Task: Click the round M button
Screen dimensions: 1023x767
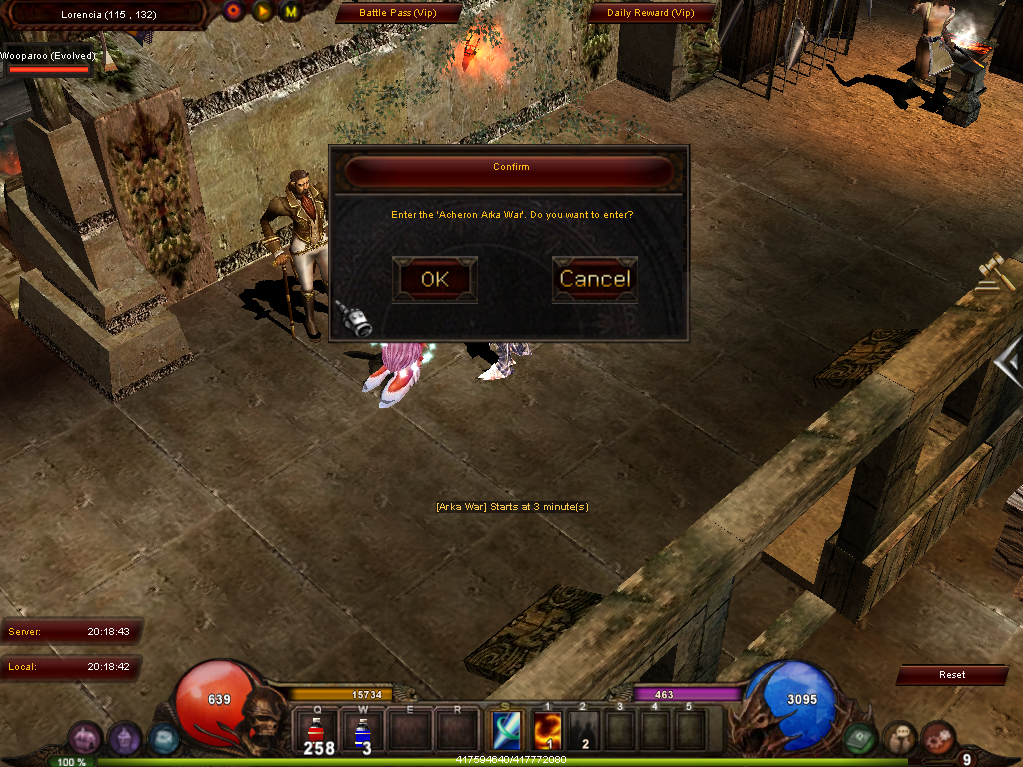Action: pyautogui.click(x=291, y=12)
